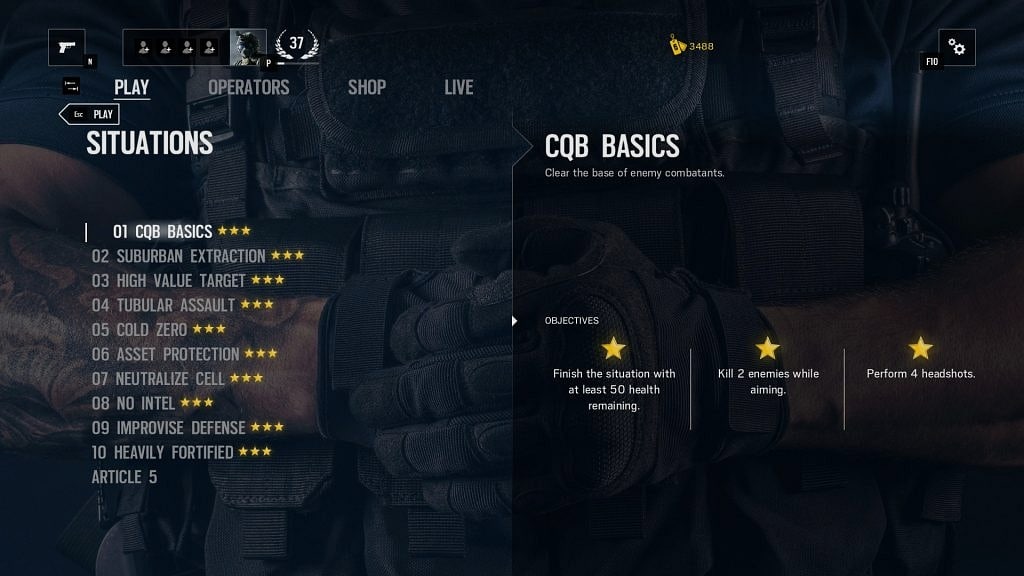1024x576 pixels.
Task: Click the back to Play button
Action: tap(91, 114)
